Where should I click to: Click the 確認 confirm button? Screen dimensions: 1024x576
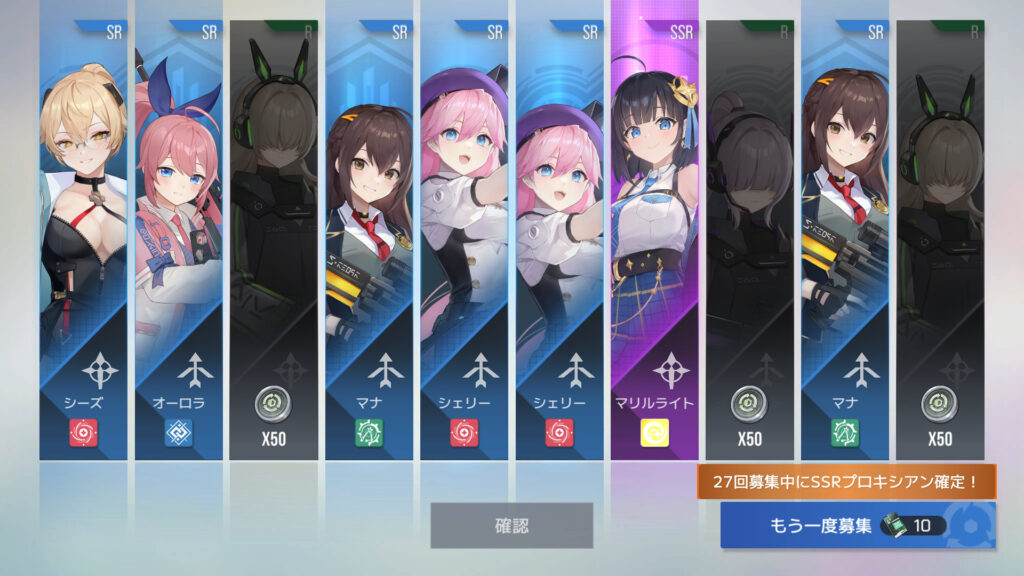511,525
